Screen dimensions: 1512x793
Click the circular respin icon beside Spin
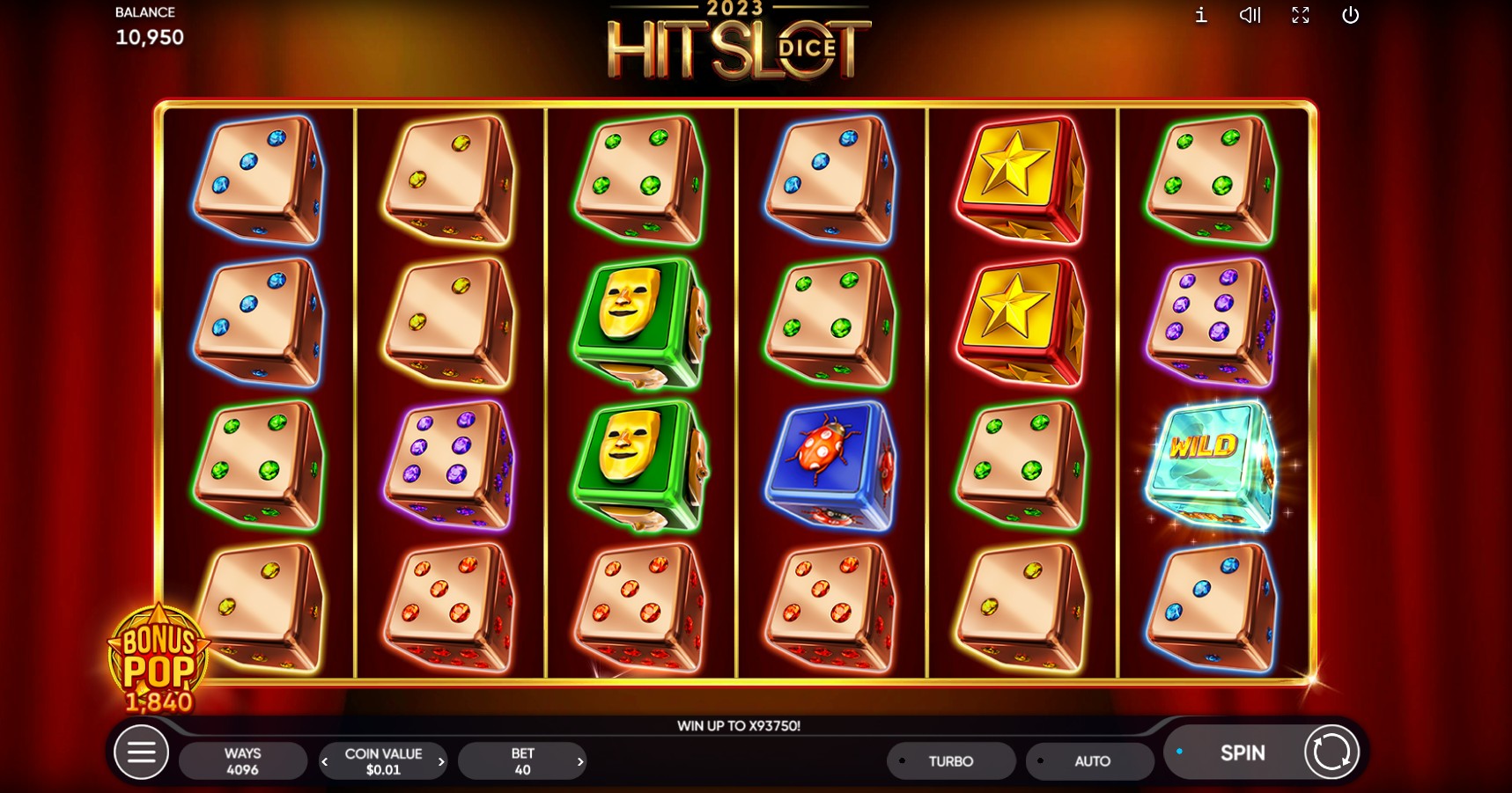coord(1330,753)
